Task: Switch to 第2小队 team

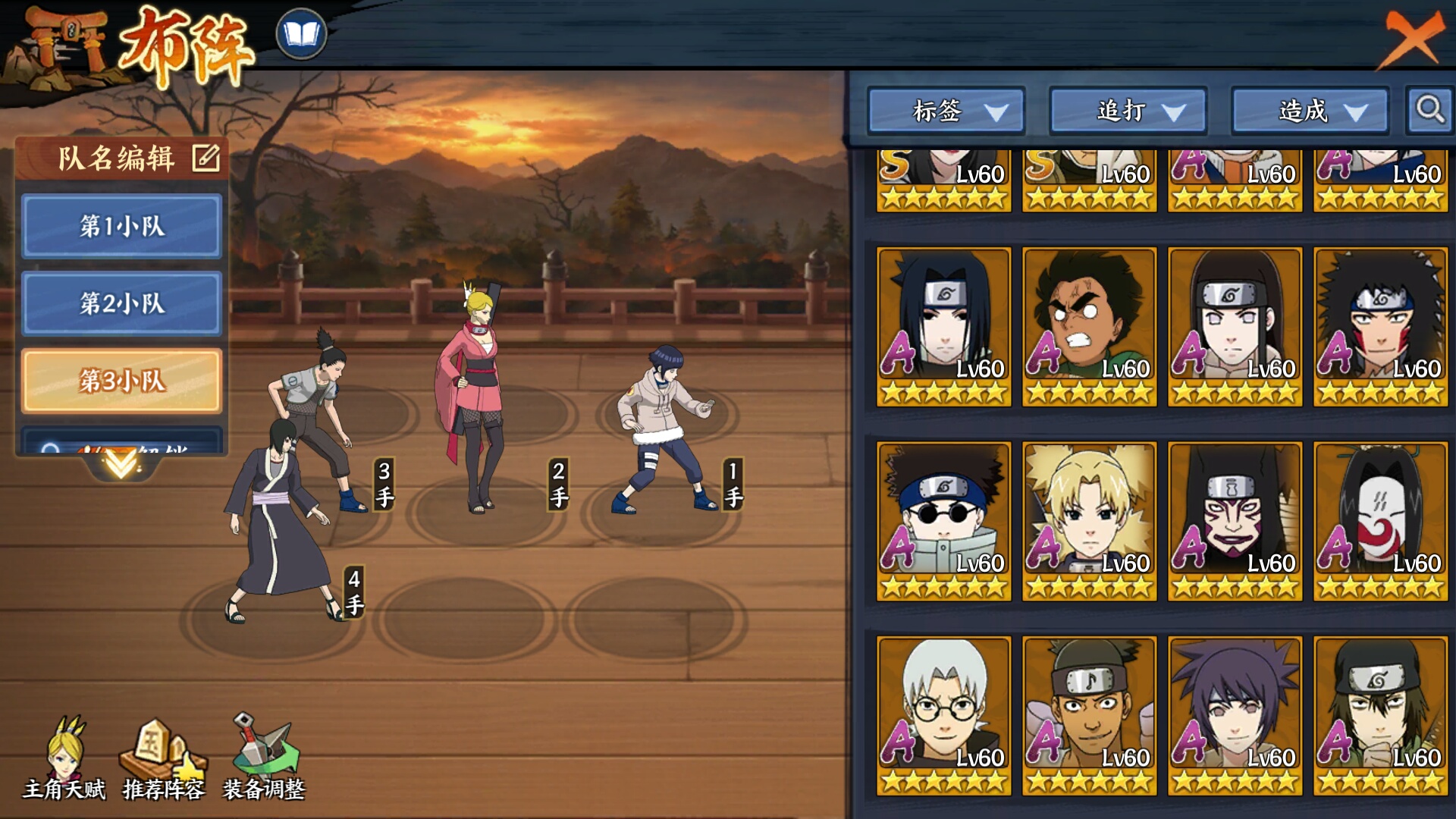Action: (x=121, y=303)
